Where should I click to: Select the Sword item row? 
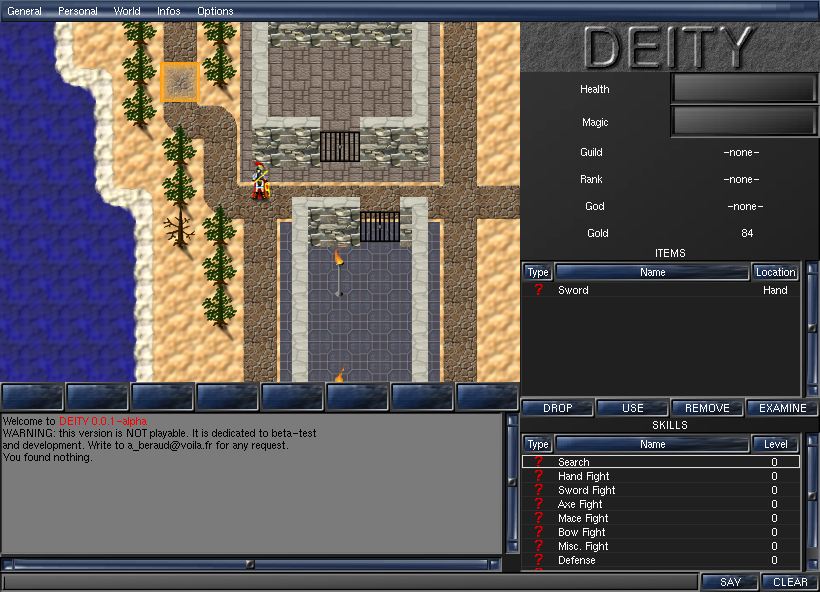(x=660, y=290)
